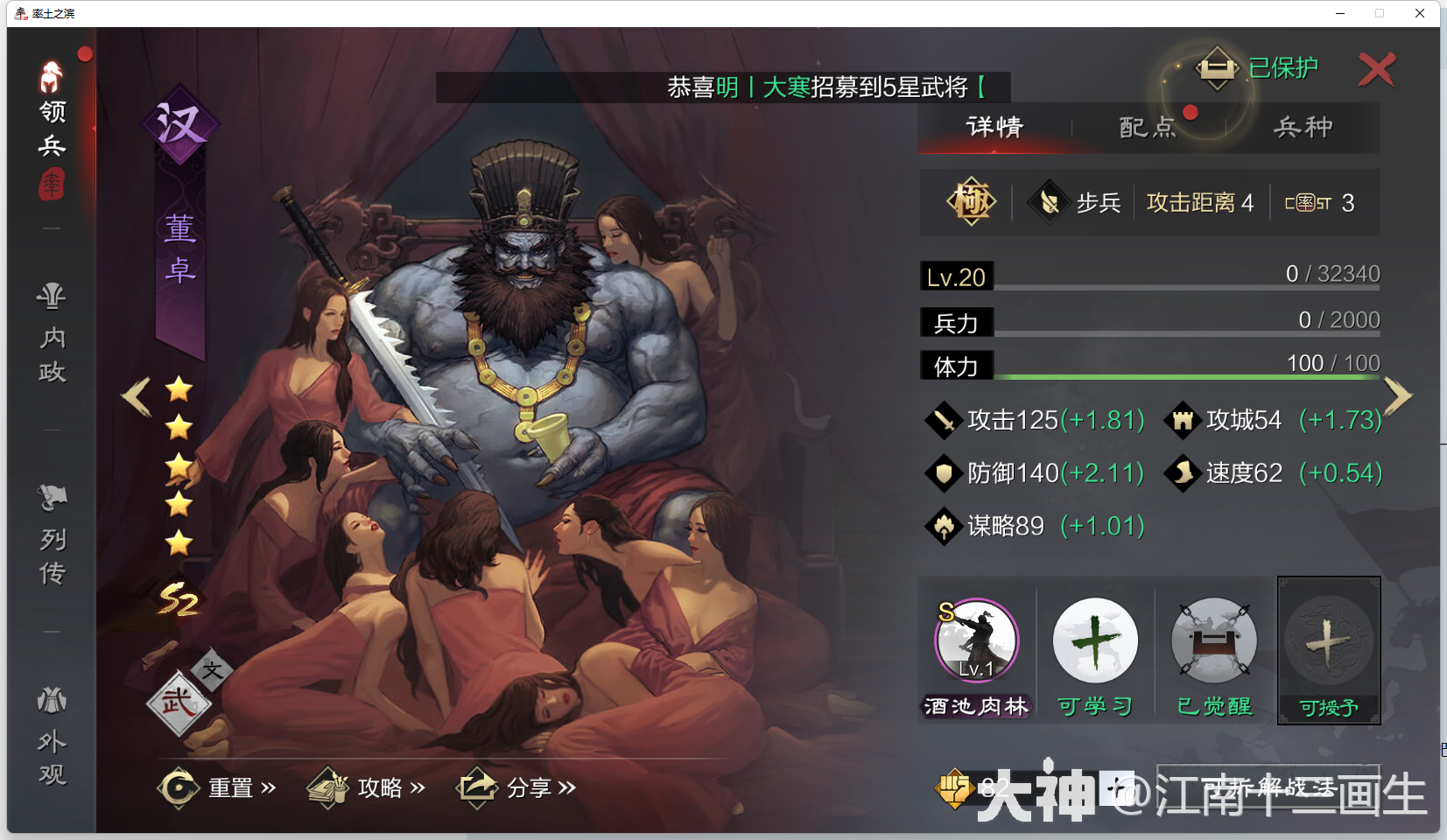The height and width of the screenshot is (840, 1447).
Task: Select the 酒池肉林 S-rank skill icon
Action: click(x=975, y=641)
